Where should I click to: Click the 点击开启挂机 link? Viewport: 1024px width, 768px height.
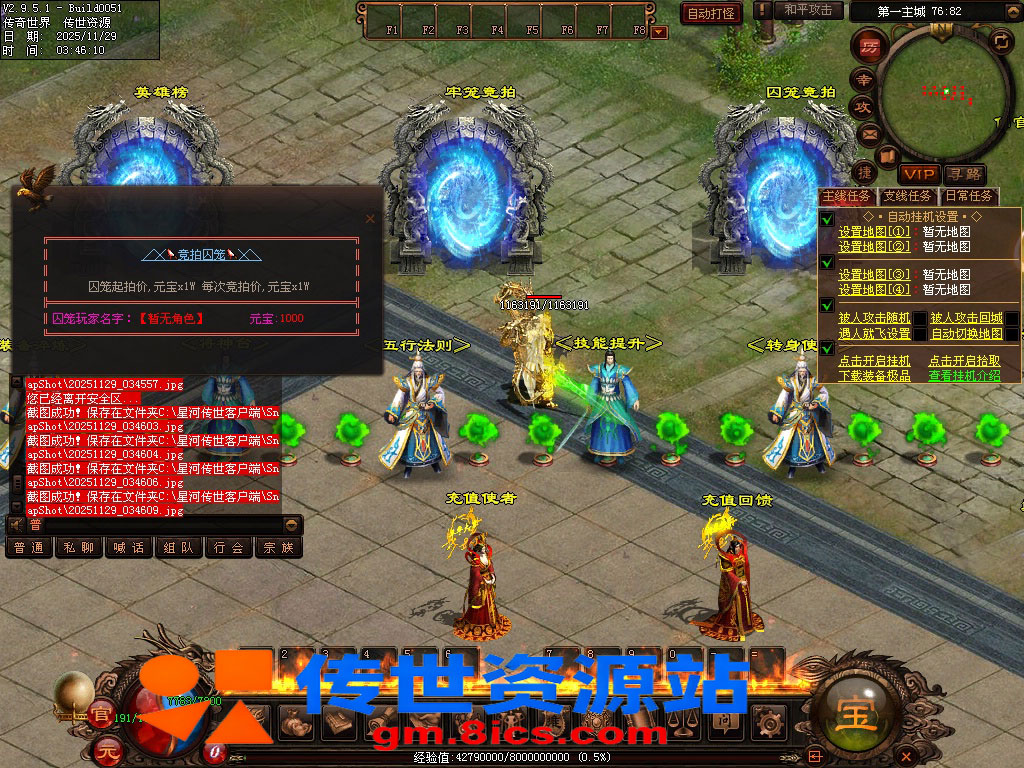click(x=874, y=361)
